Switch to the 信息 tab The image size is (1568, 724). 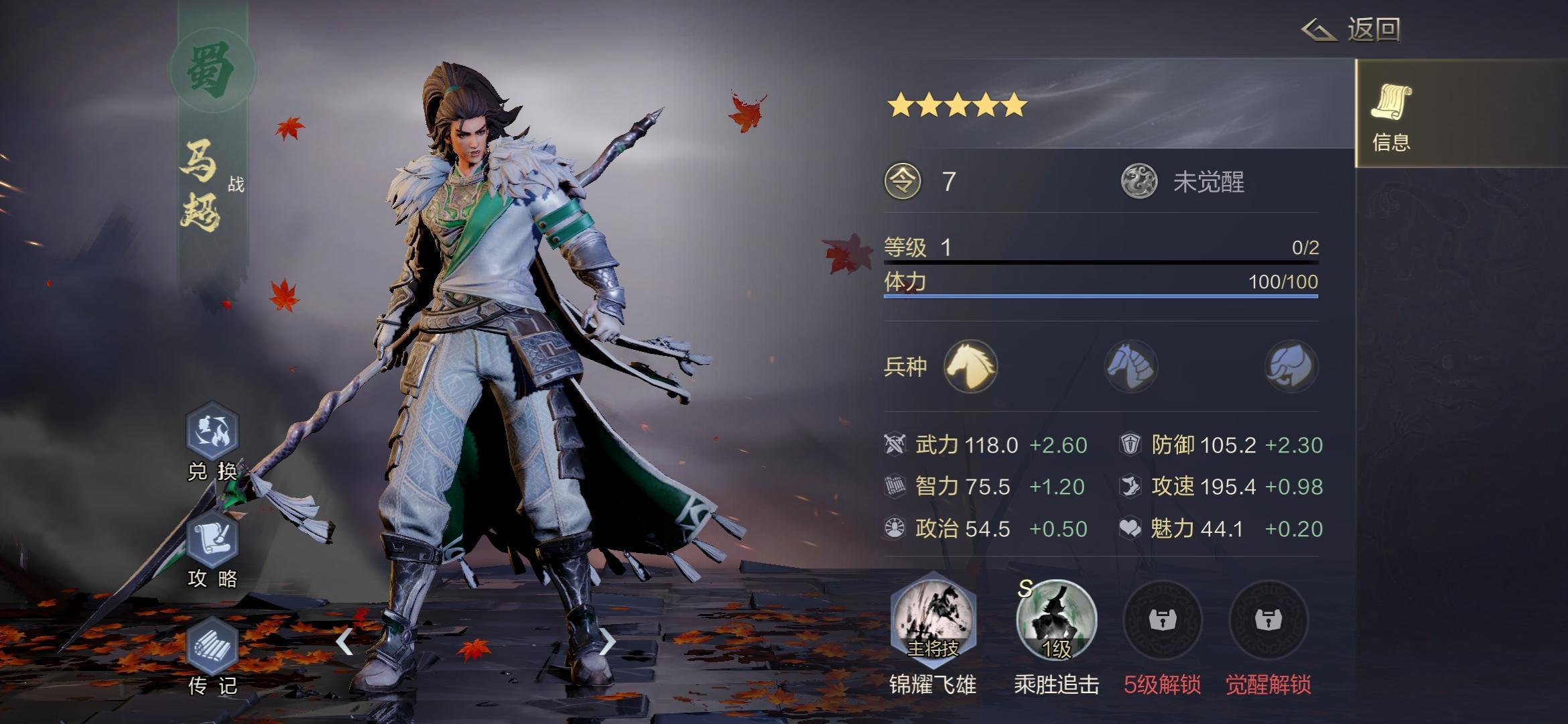[x=1391, y=115]
